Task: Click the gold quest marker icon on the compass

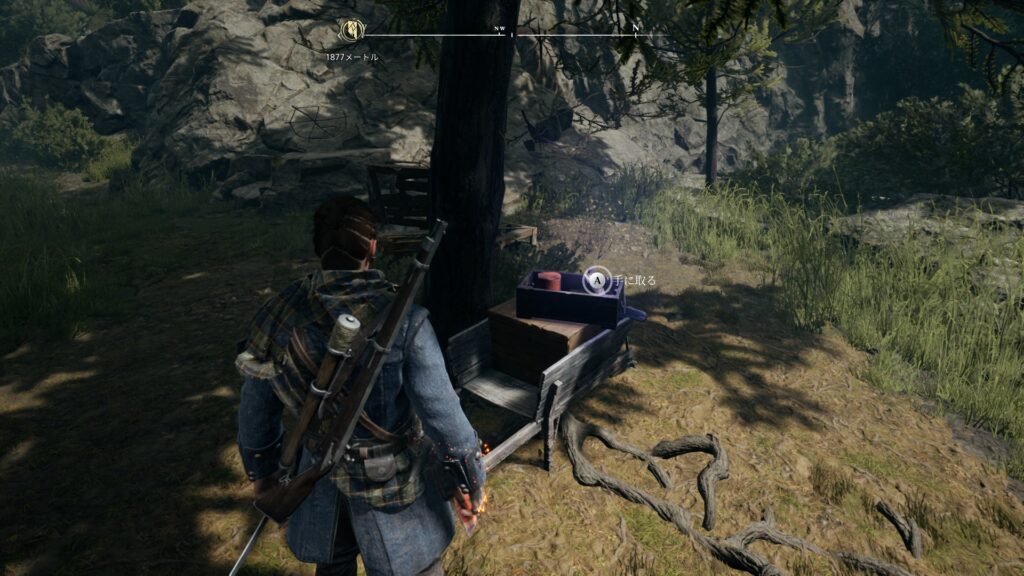Action: point(351,31)
